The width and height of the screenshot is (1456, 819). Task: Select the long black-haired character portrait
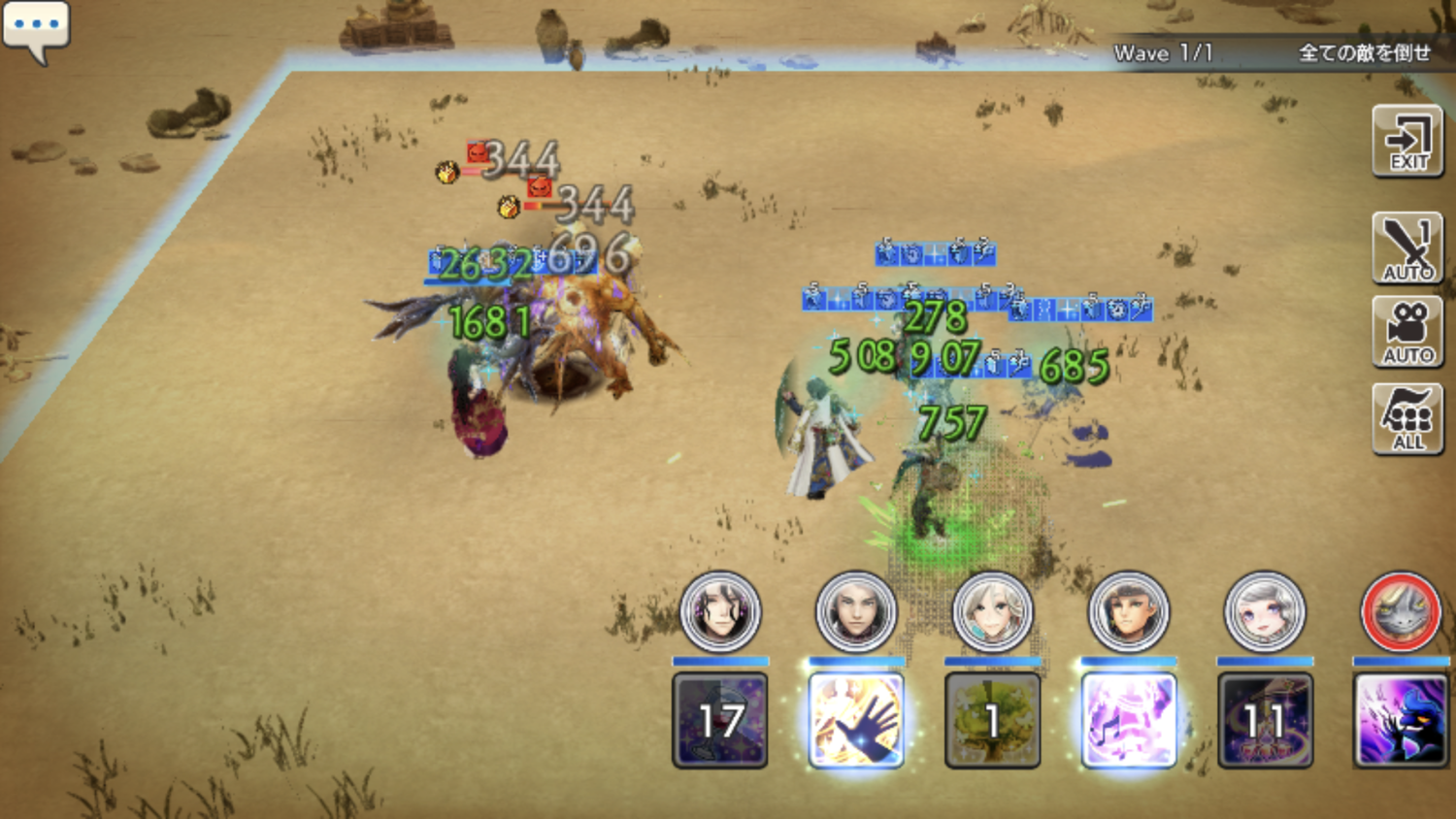tap(720, 612)
